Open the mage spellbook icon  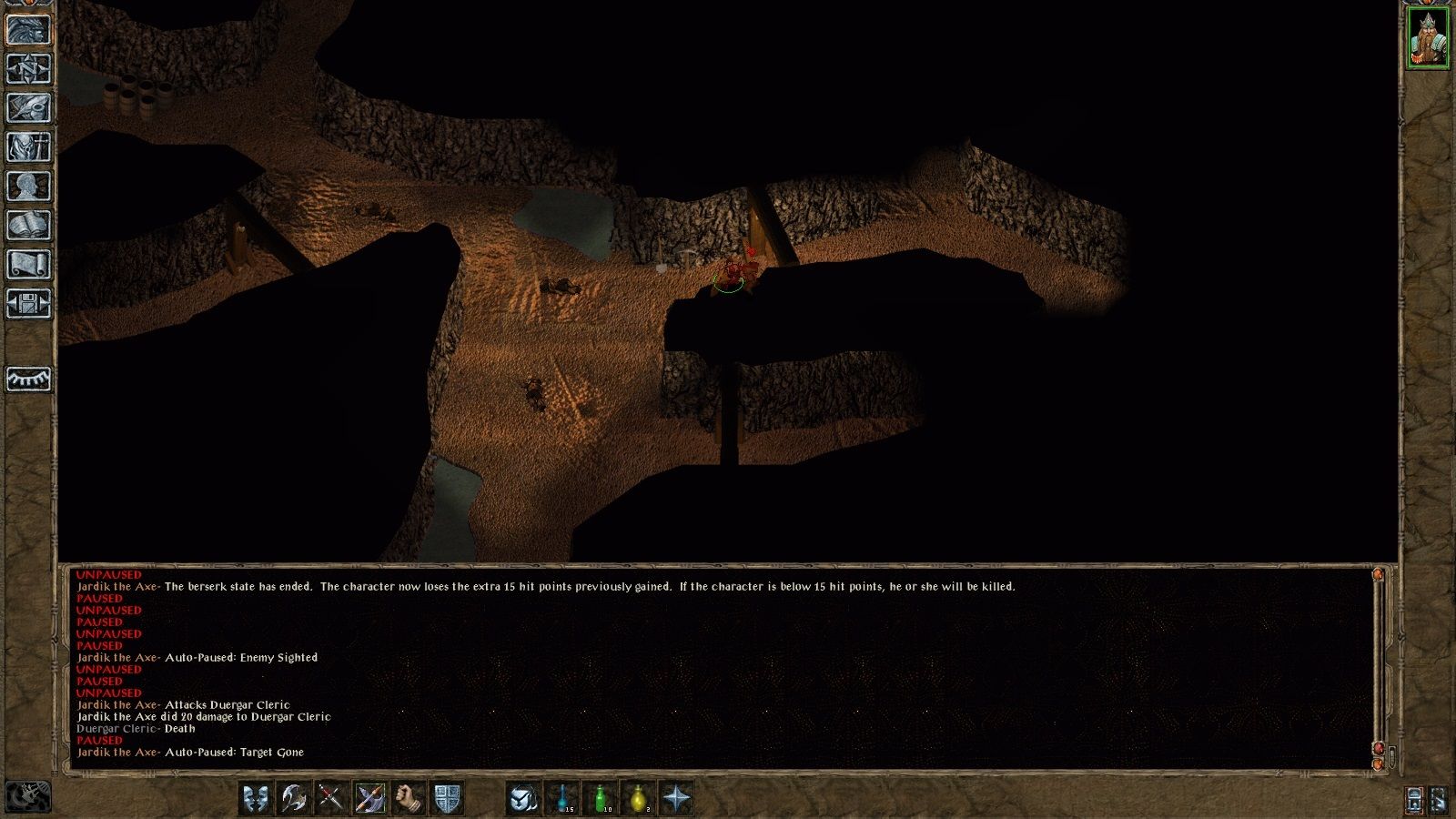click(x=28, y=226)
